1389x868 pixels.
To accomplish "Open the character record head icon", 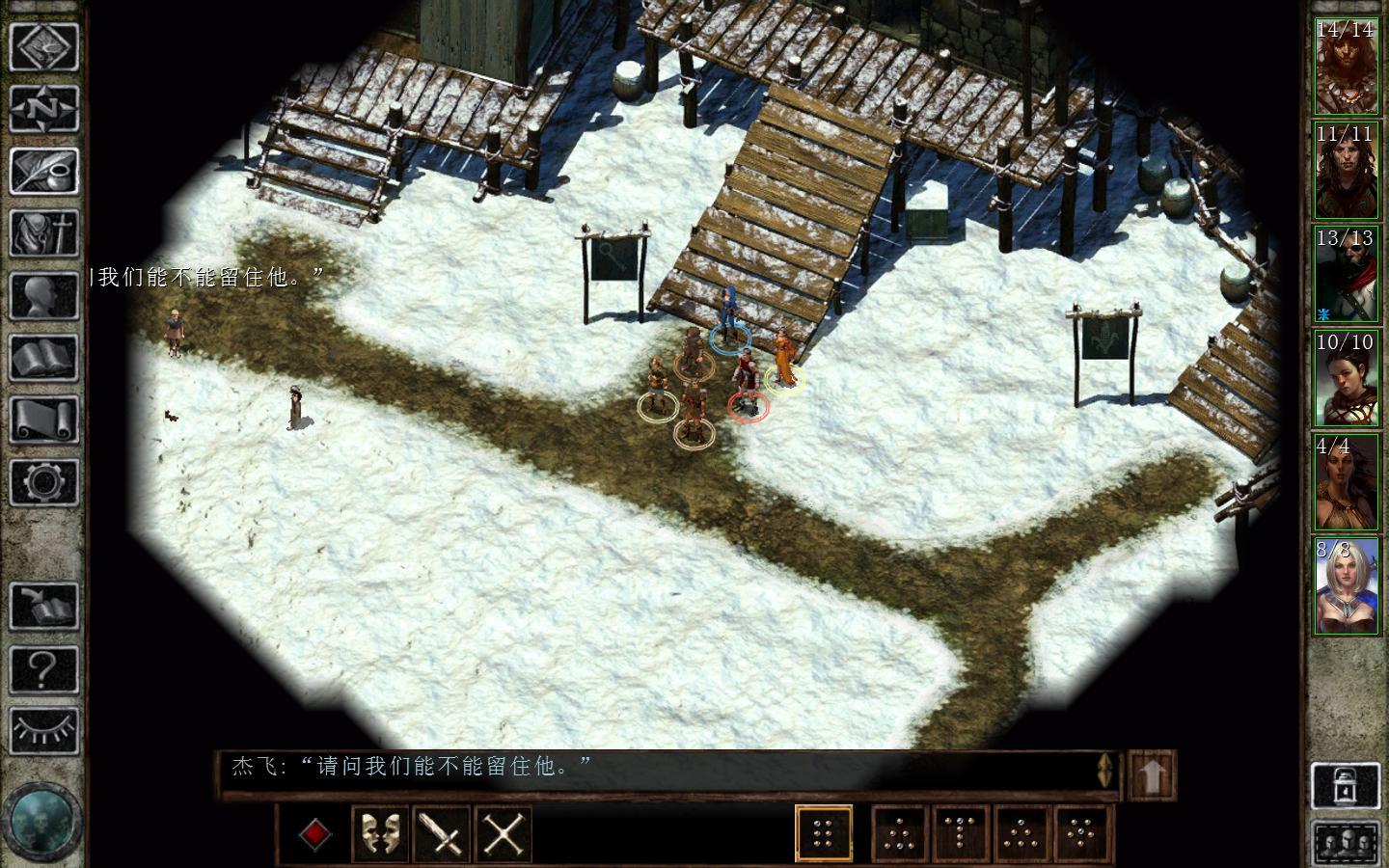I will click(43, 296).
